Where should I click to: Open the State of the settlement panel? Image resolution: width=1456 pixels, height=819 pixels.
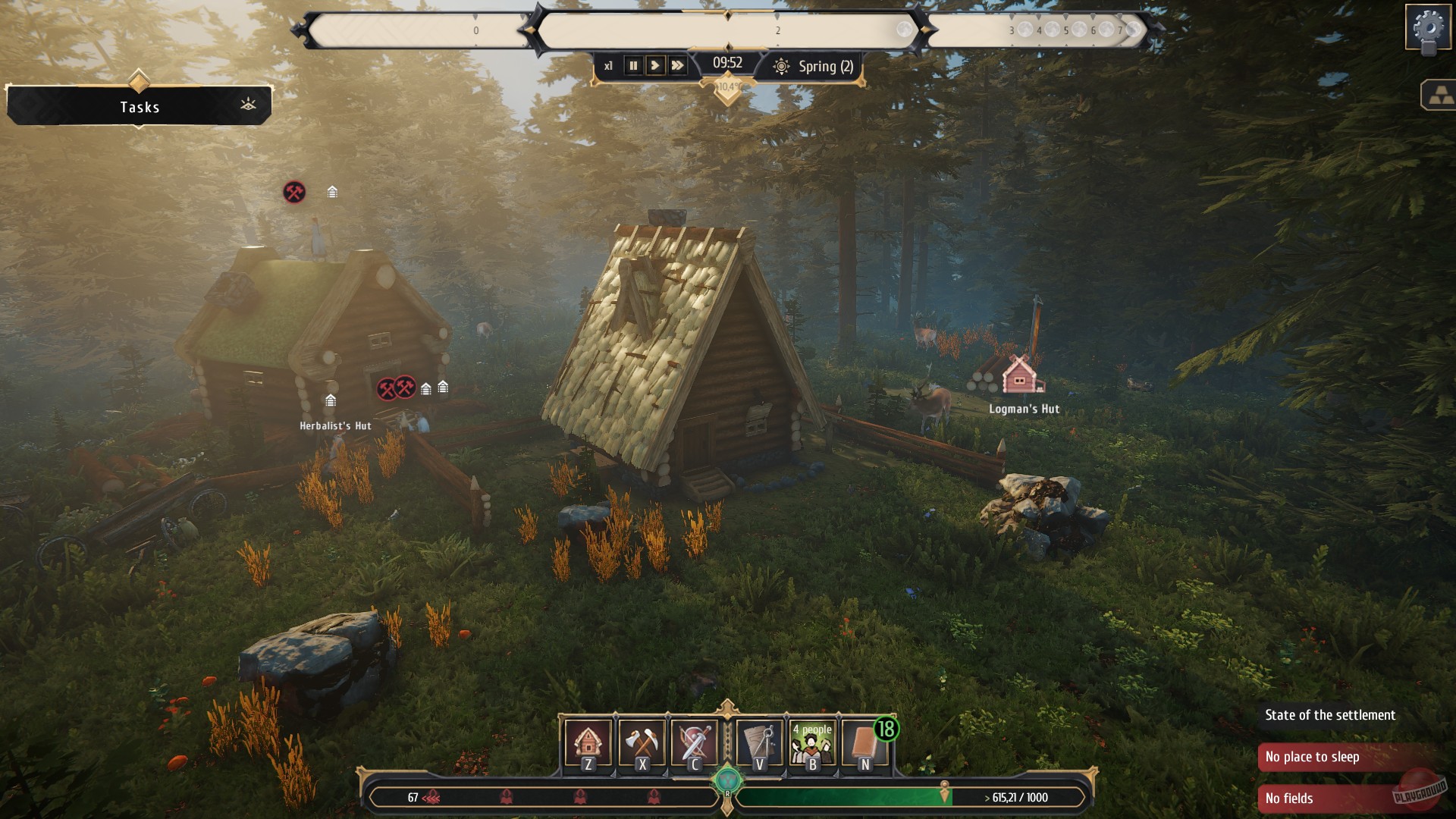coord(1330,715)
